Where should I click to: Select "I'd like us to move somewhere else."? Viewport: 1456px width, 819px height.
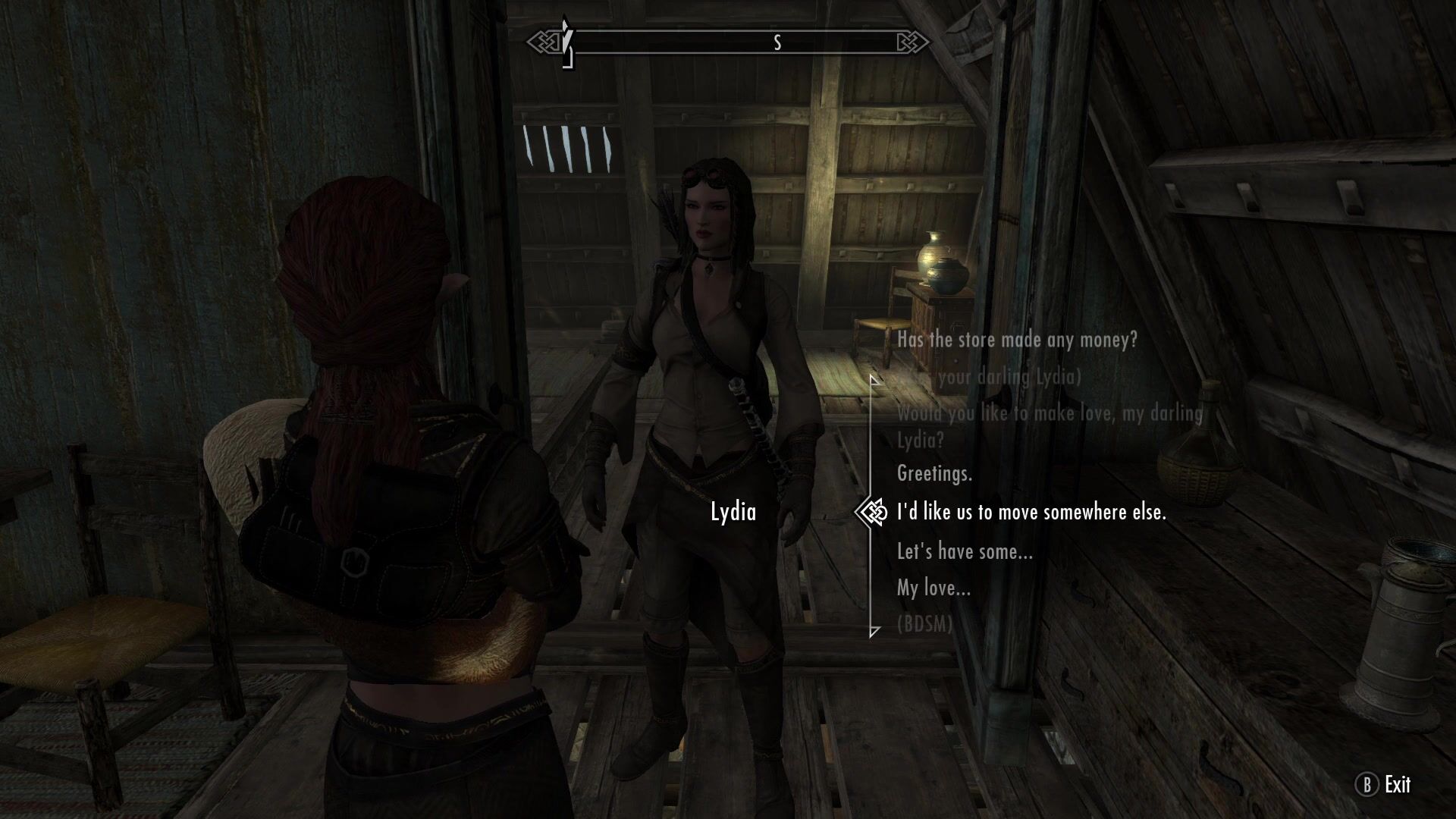point(1031,513)
